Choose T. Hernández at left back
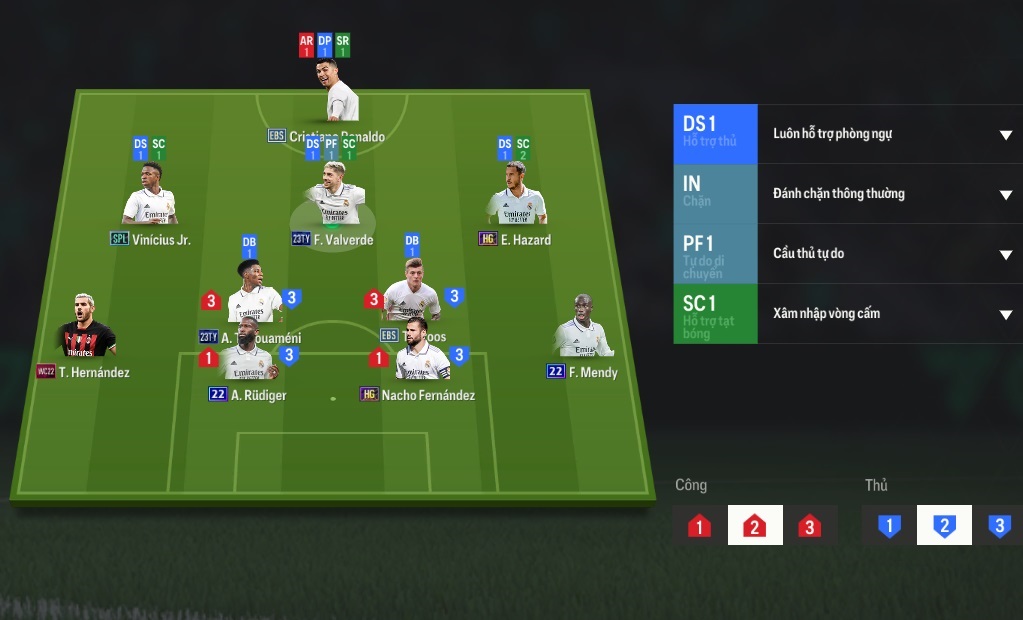 [84, 330]
